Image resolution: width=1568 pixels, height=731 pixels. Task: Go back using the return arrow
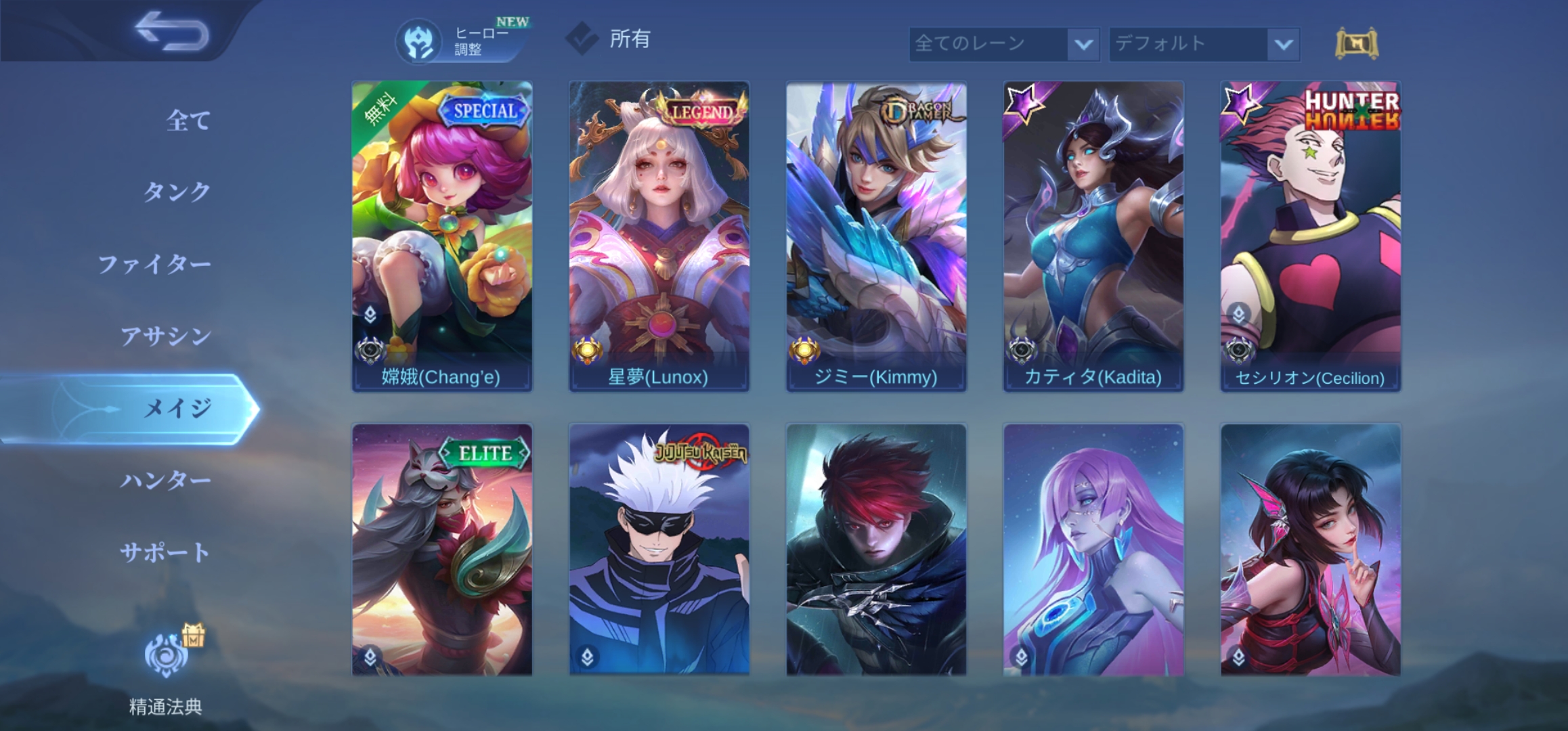click(171, 31)
